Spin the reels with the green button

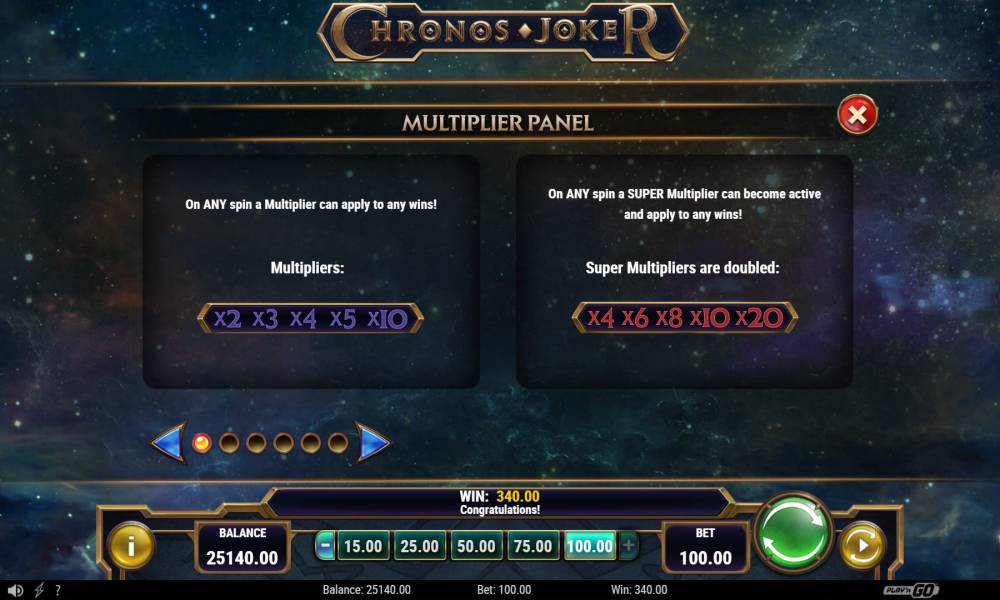pyautogui.click(x=793, y=533)
